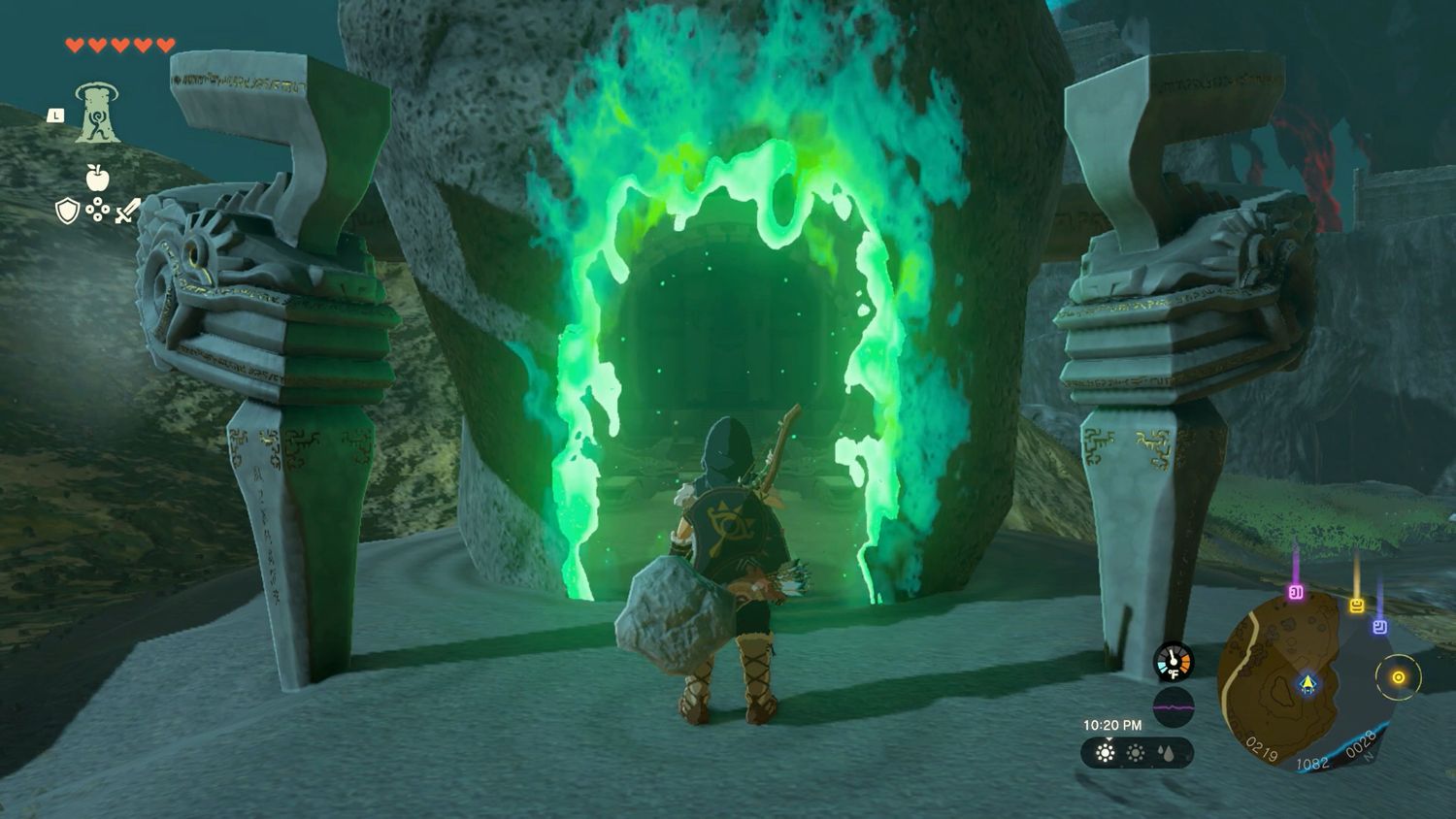Select the yellow map pin marker
Image resolution: width=1456 pixels, height=819 pixels.
tap(1357, 606)
